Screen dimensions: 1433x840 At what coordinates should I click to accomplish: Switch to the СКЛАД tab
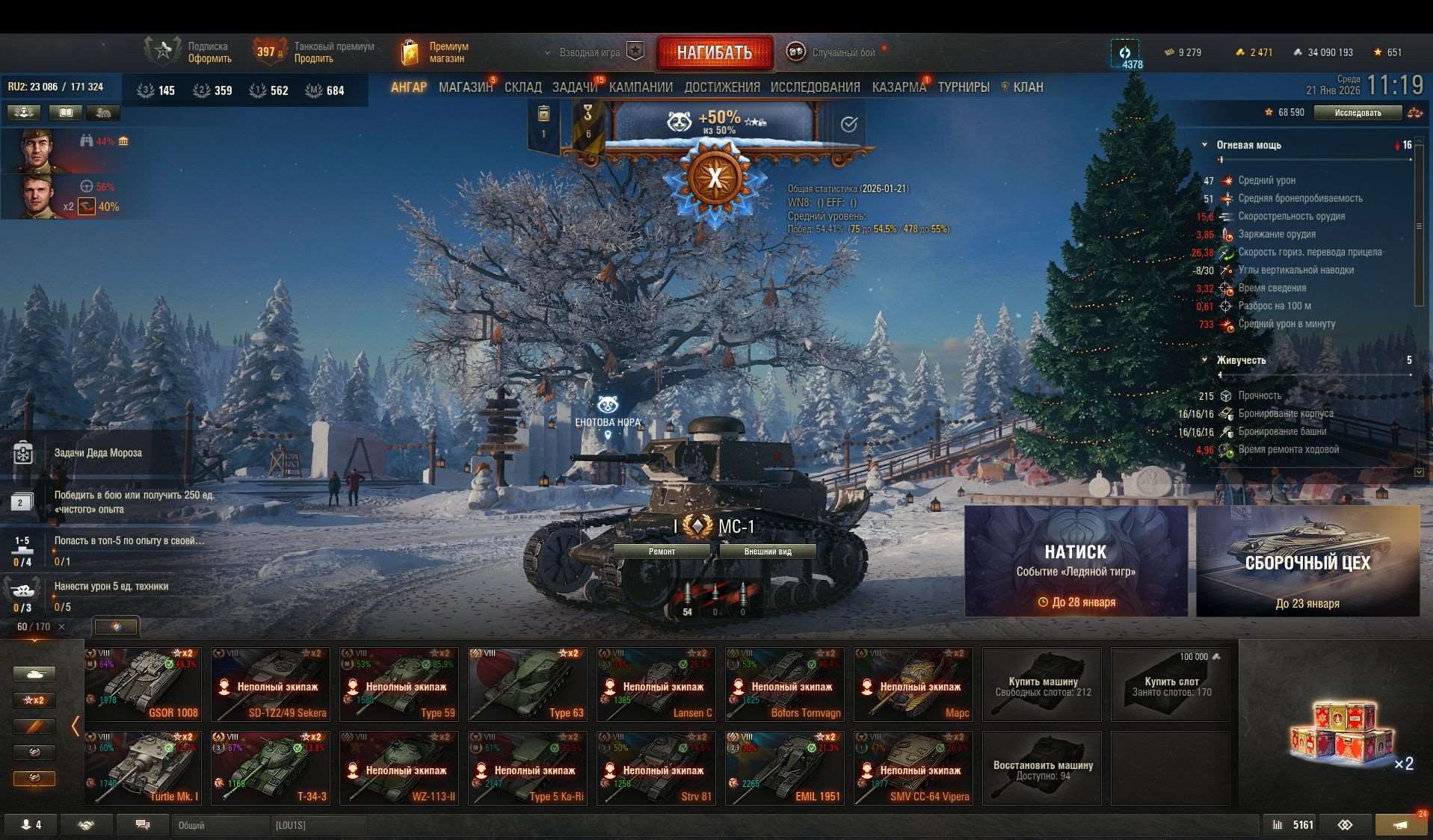(x=523, y=87)
